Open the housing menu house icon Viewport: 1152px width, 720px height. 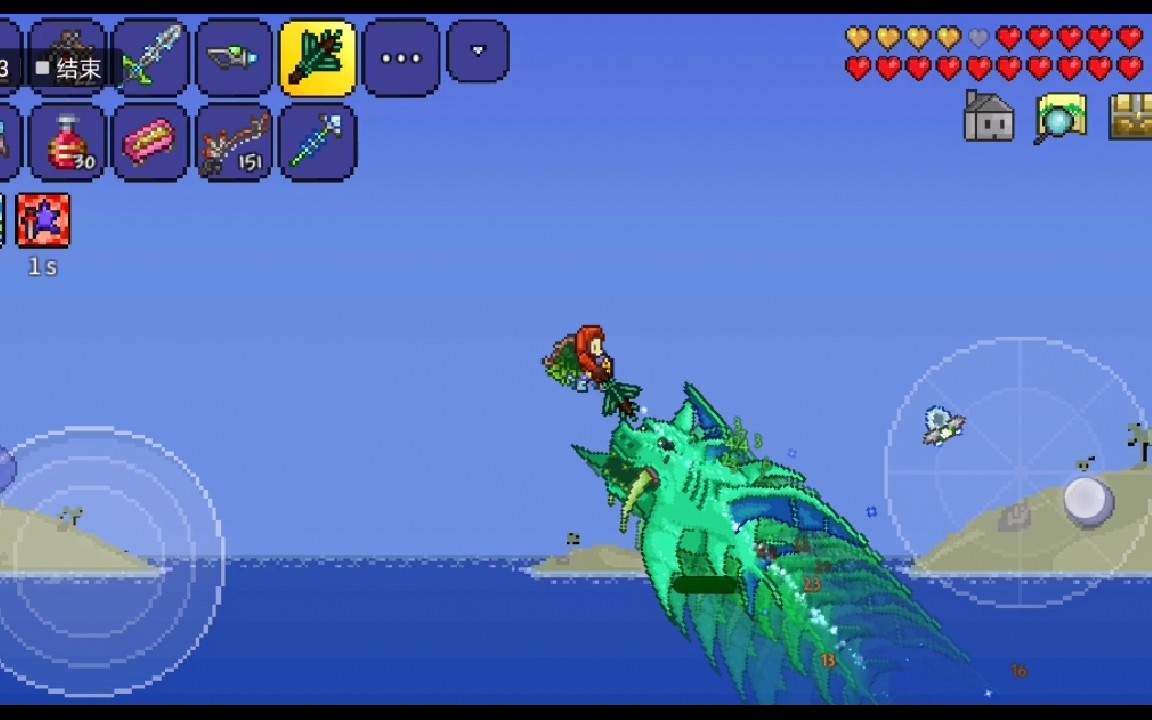pyautogui.click(x=988, y=117)
